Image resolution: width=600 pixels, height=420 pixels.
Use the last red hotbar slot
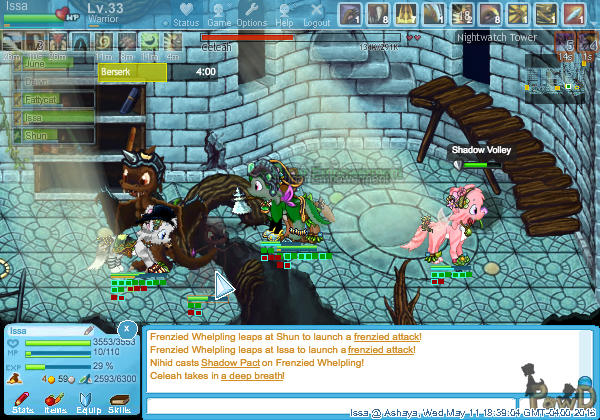[573, 15]
